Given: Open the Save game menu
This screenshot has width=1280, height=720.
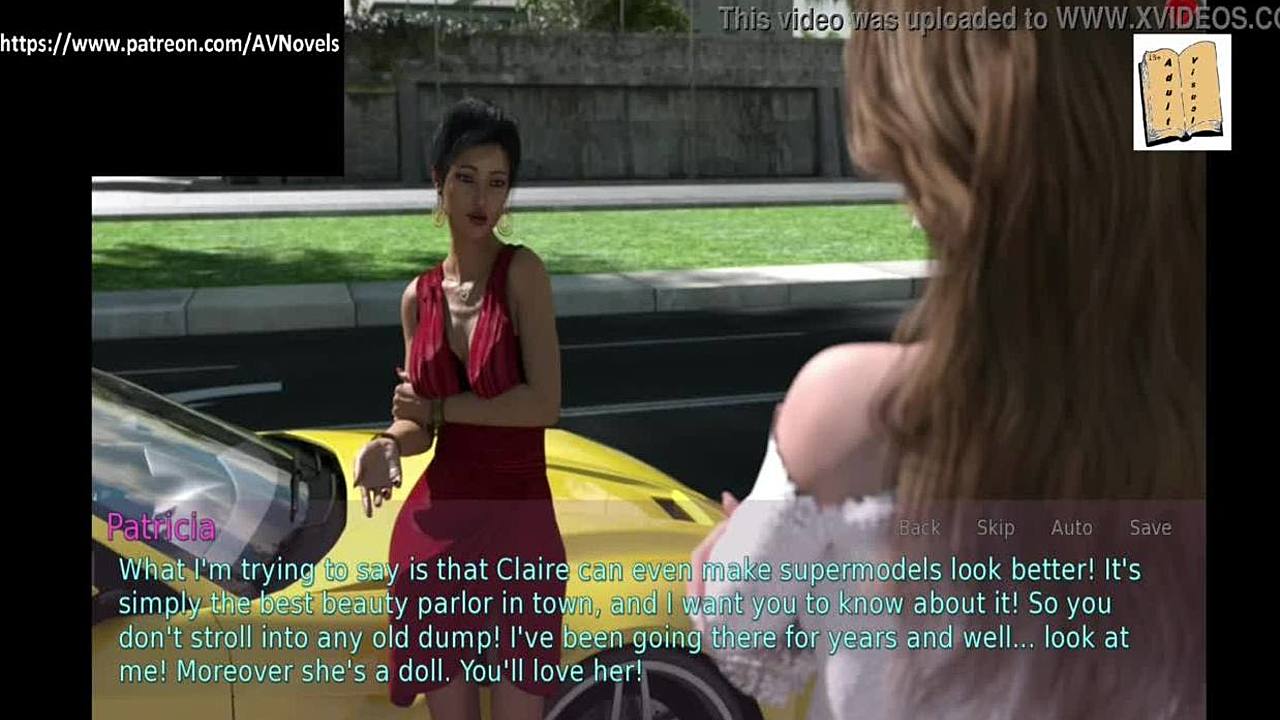Looking at the screenshot, I should (x=1150, y=528).
